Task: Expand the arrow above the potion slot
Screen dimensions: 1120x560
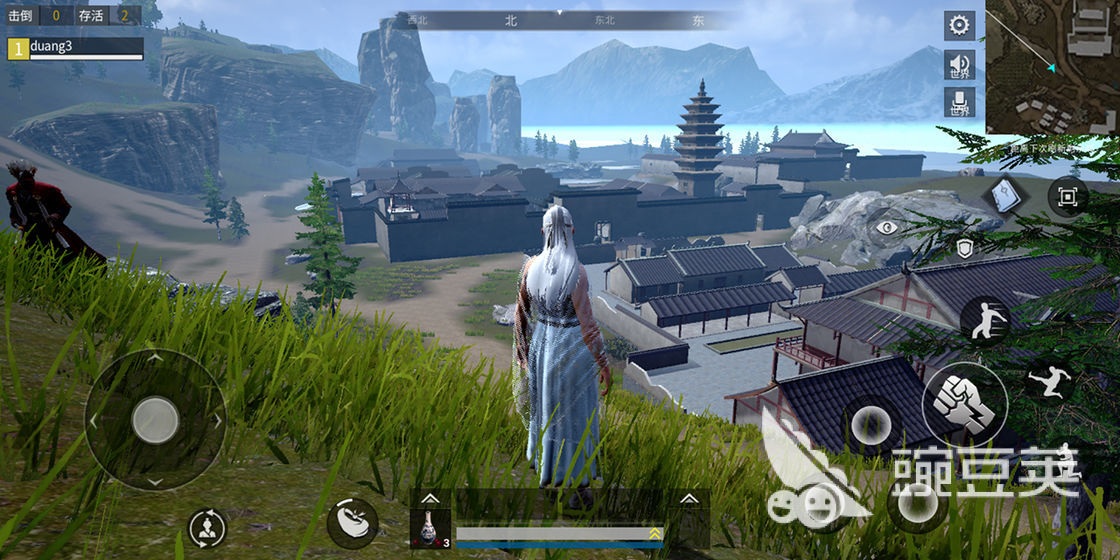Action: click(x=430, y=498)
